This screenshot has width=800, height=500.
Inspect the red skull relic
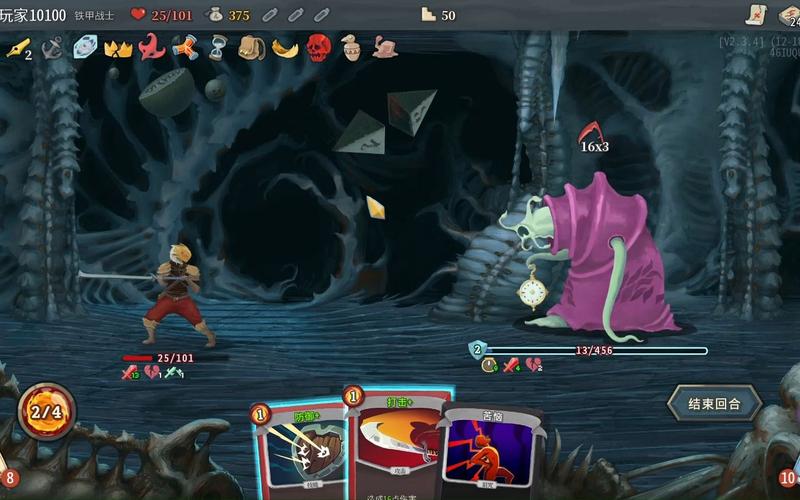[x=318, y=47]
